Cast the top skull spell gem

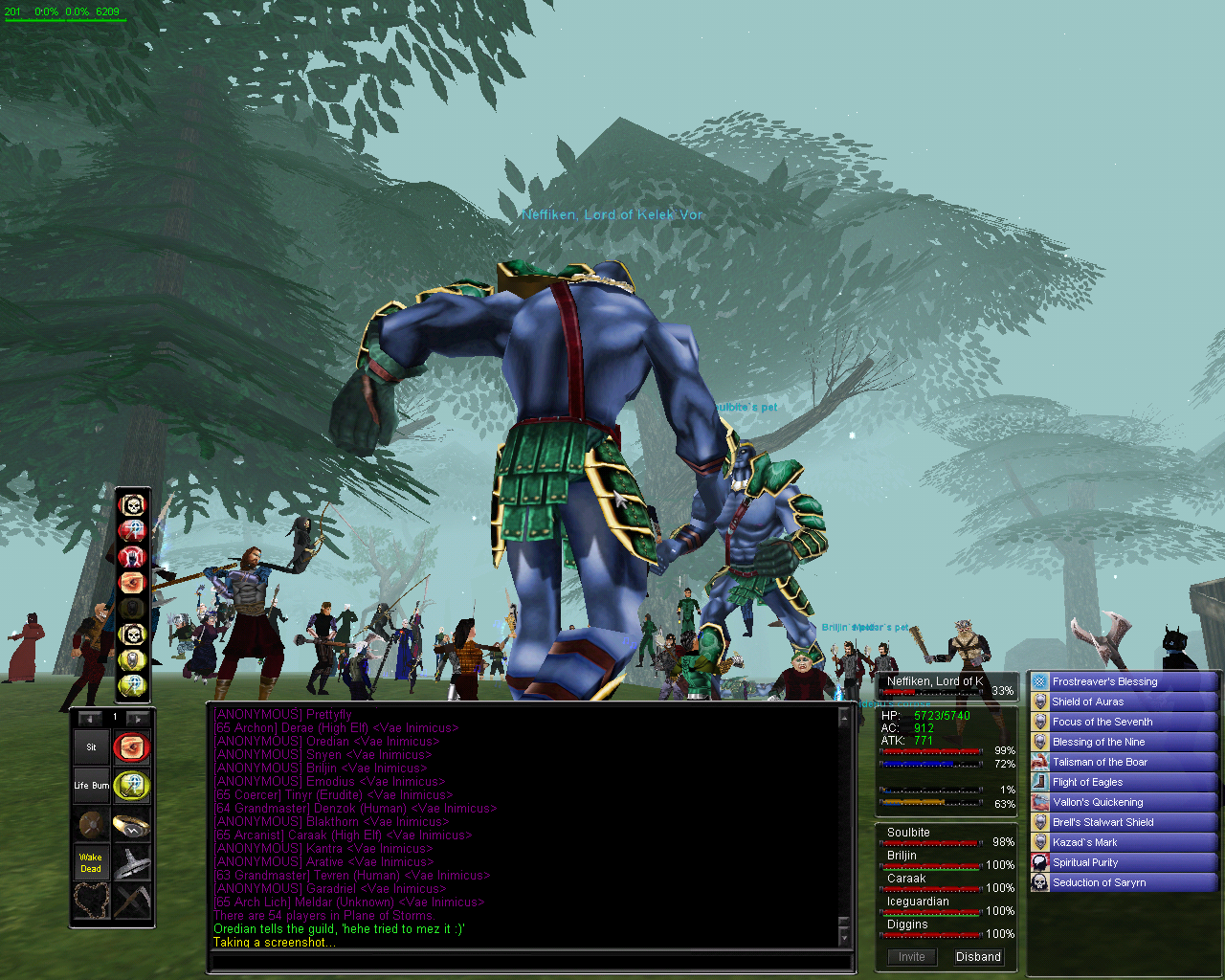point(132,504)
